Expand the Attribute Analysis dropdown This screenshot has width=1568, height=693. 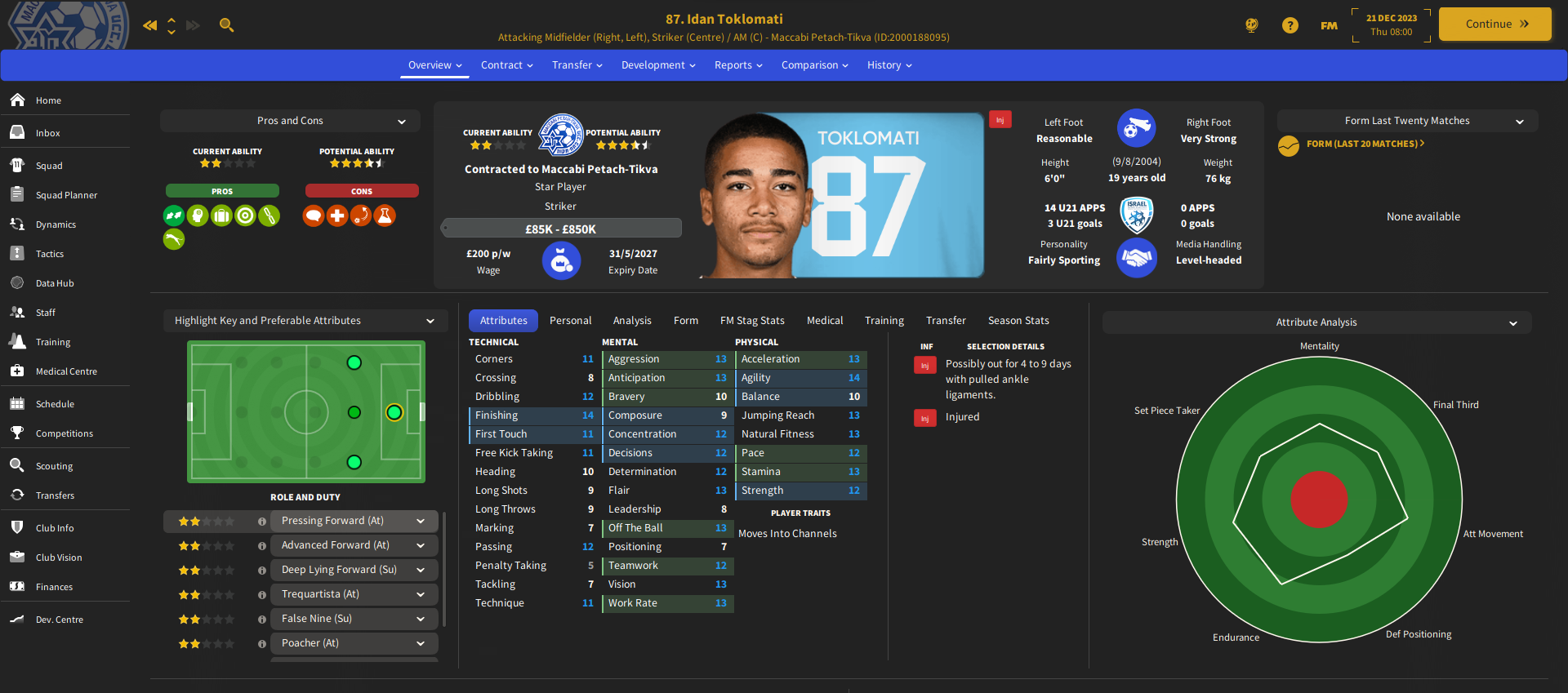(x=1316, y=322)
